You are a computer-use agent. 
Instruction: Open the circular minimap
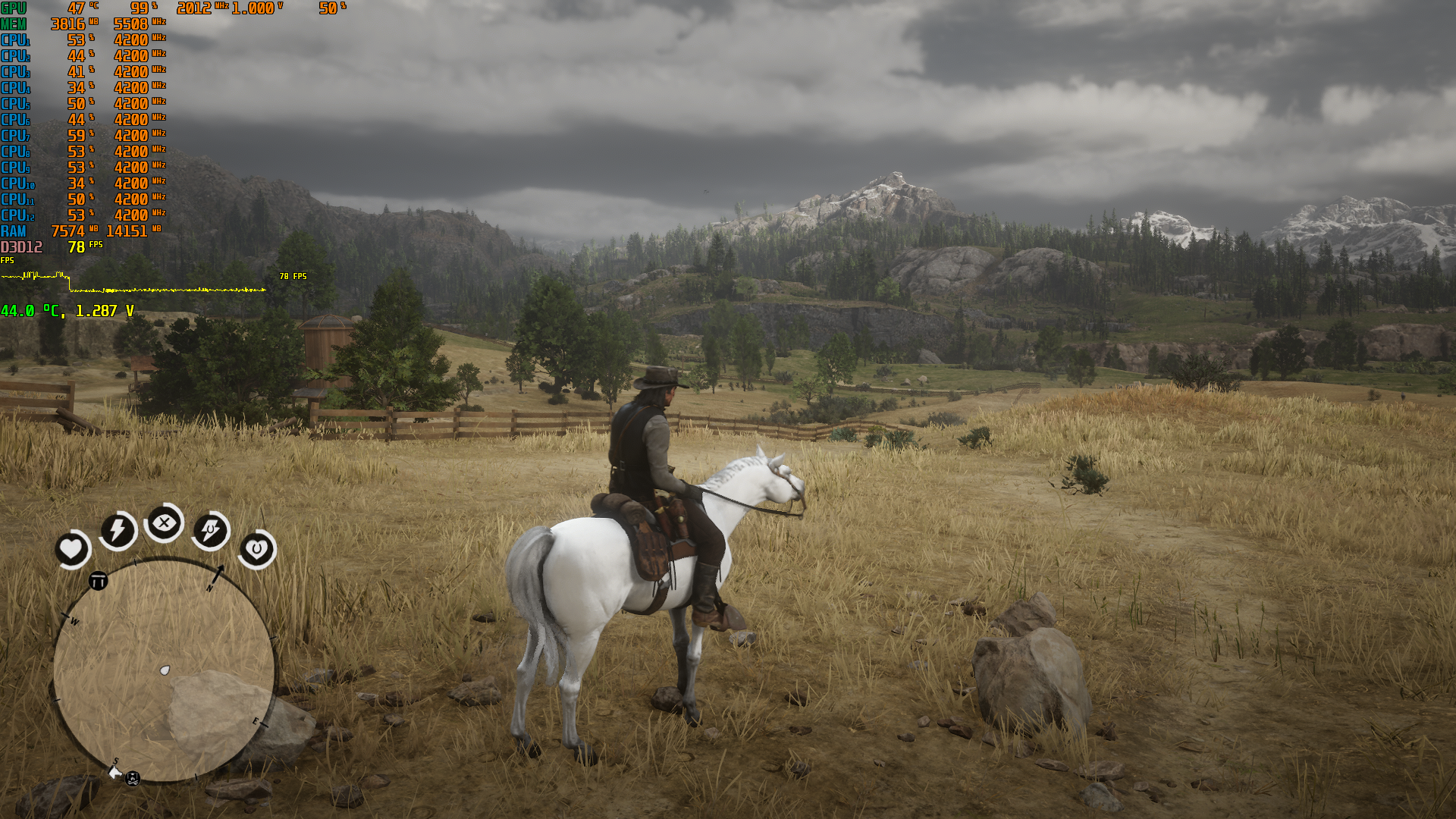(164, 670)
